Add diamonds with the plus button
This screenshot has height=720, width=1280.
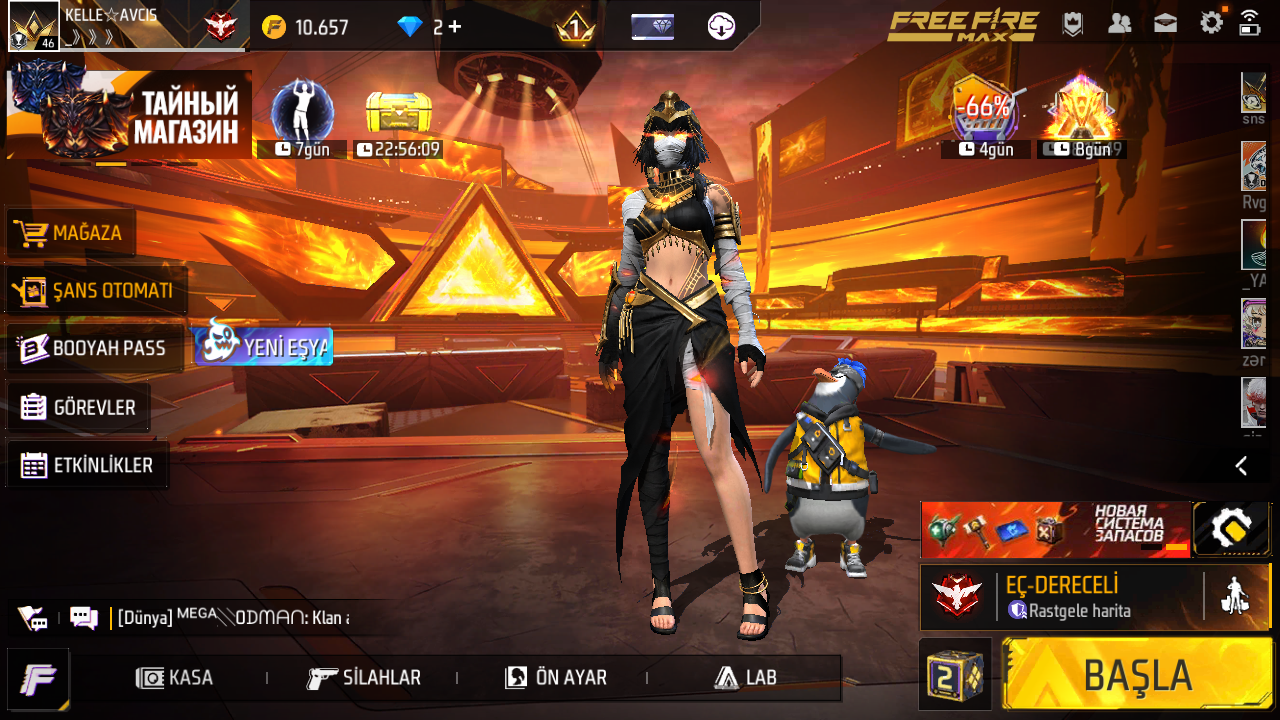click(455, 27)
